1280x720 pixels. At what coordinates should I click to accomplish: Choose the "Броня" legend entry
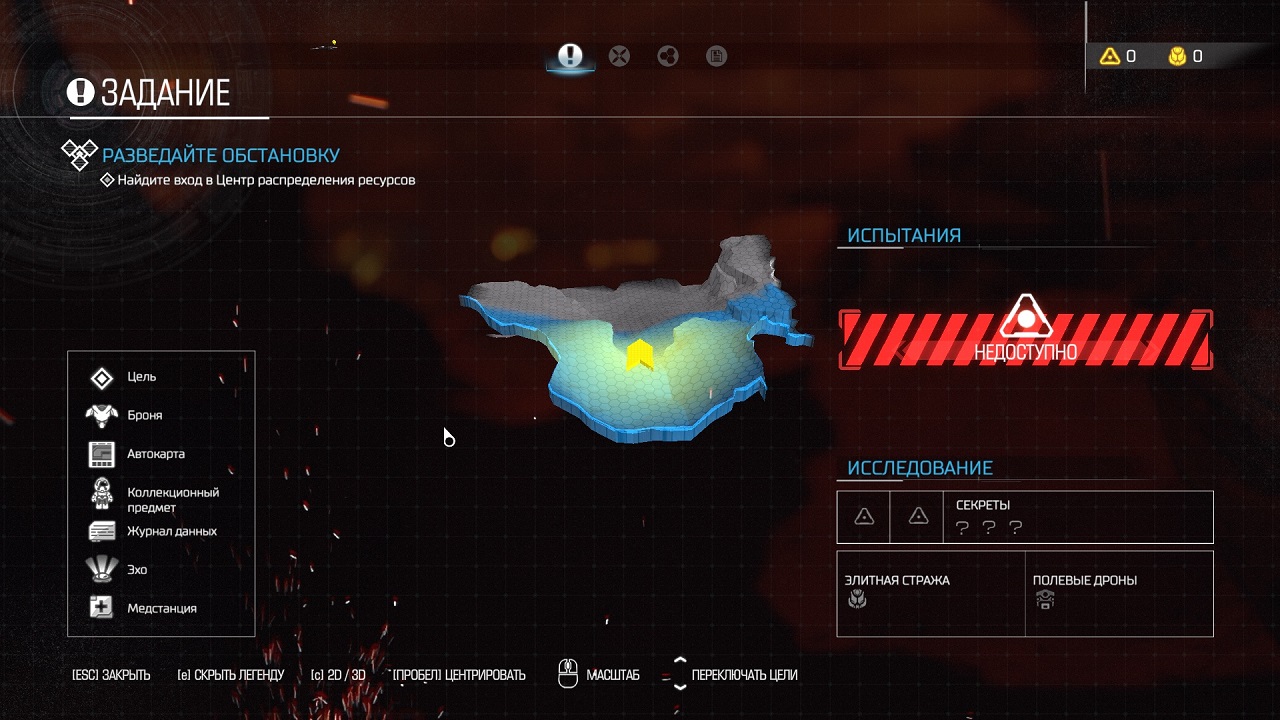[144, 415]
